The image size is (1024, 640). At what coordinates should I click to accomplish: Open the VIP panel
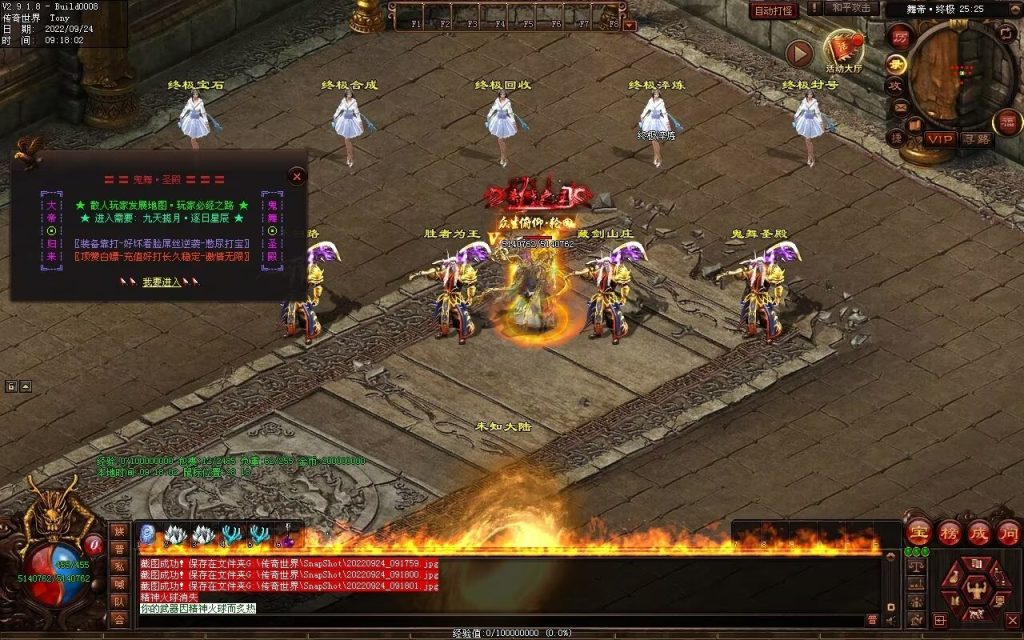click(939, 139)
